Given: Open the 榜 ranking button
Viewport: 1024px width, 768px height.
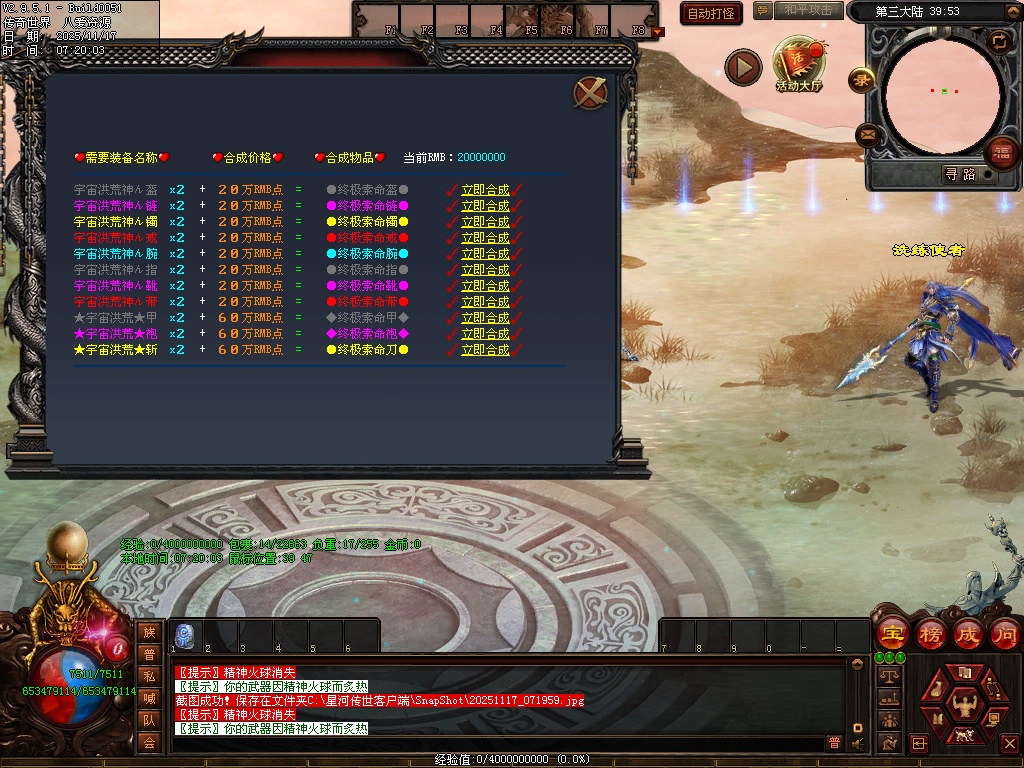Looking at the screenshot, I should pyautogui.click(x=930, y=634).
